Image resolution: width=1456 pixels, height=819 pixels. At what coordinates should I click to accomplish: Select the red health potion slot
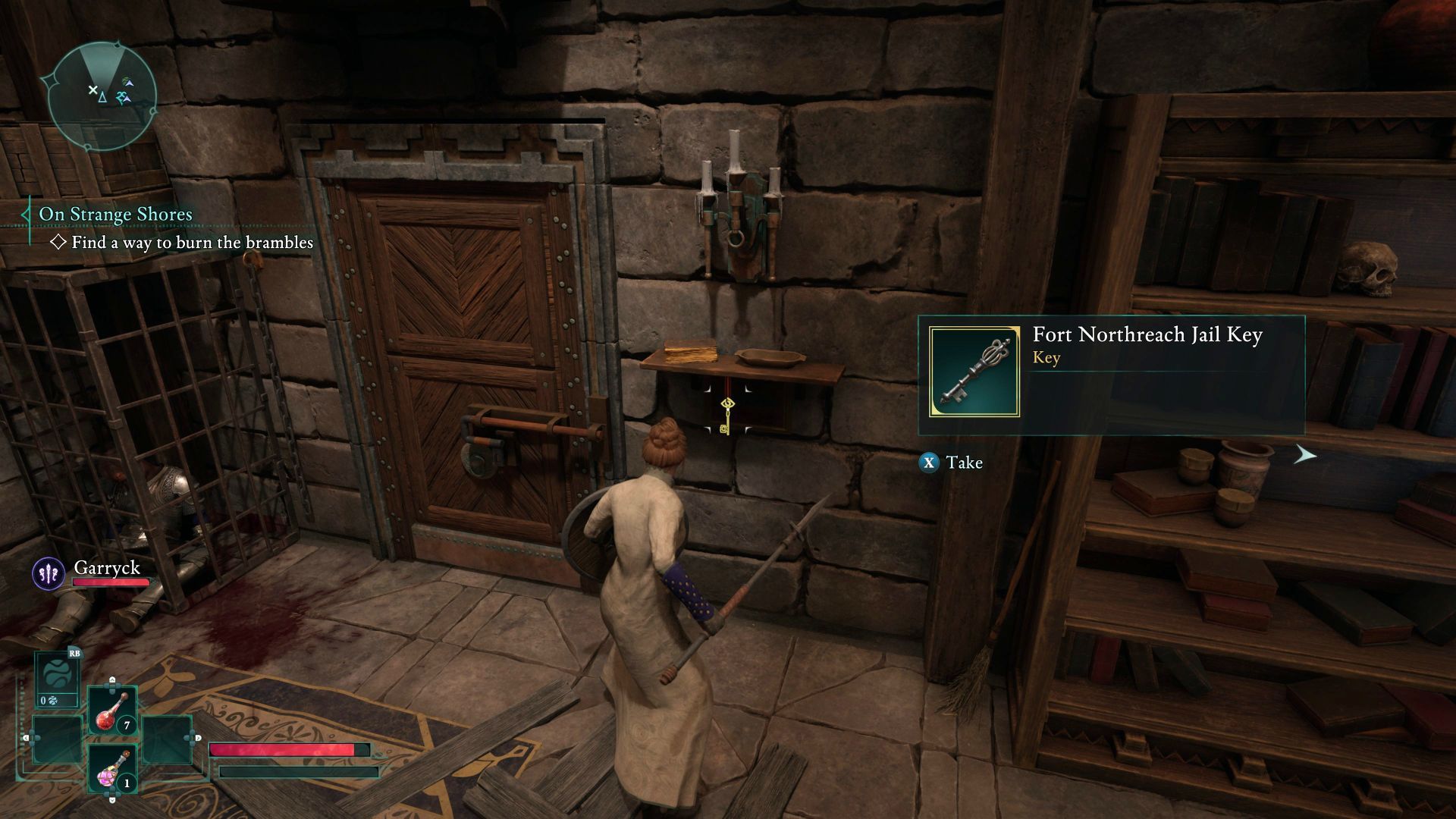point(112,711)
